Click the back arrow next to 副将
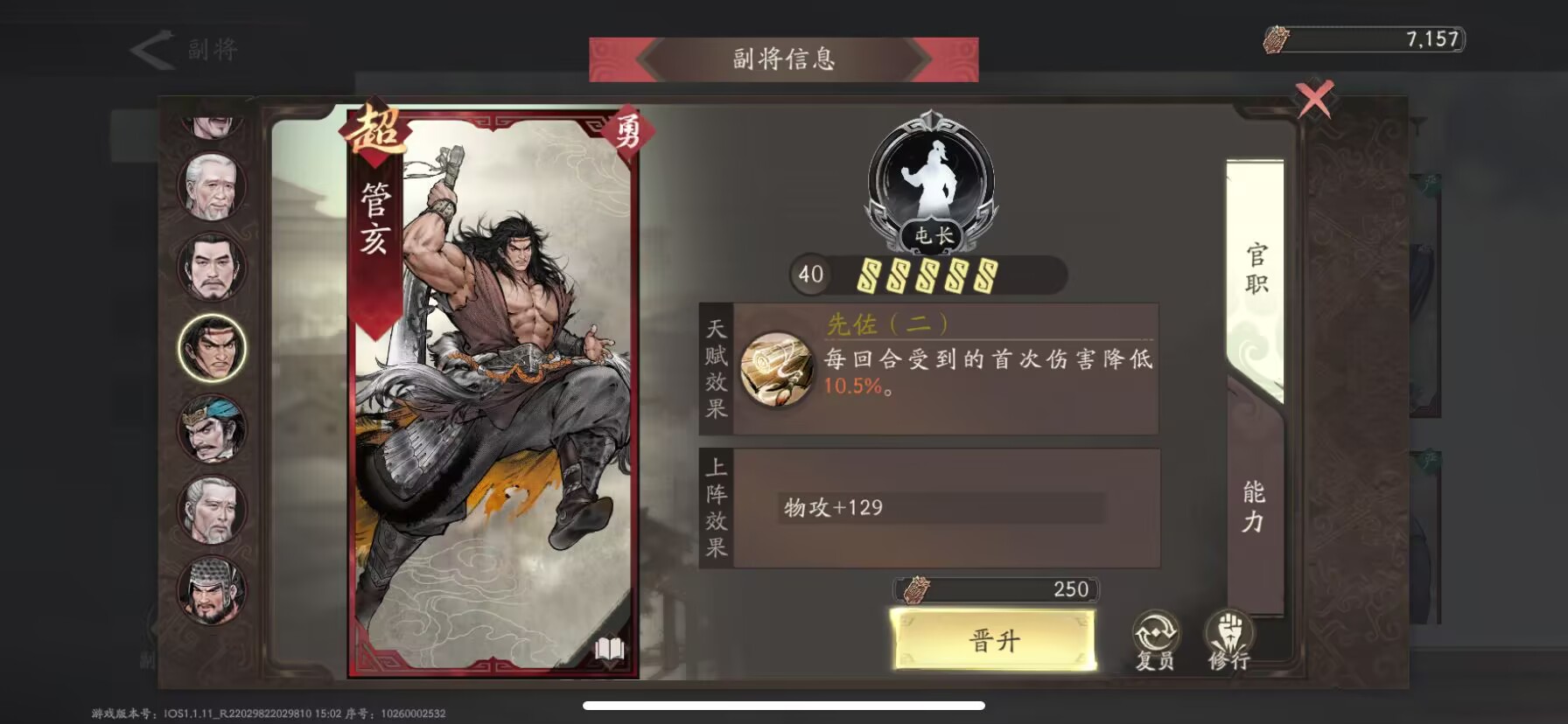Screen dimensions: 1568x724 150,50
